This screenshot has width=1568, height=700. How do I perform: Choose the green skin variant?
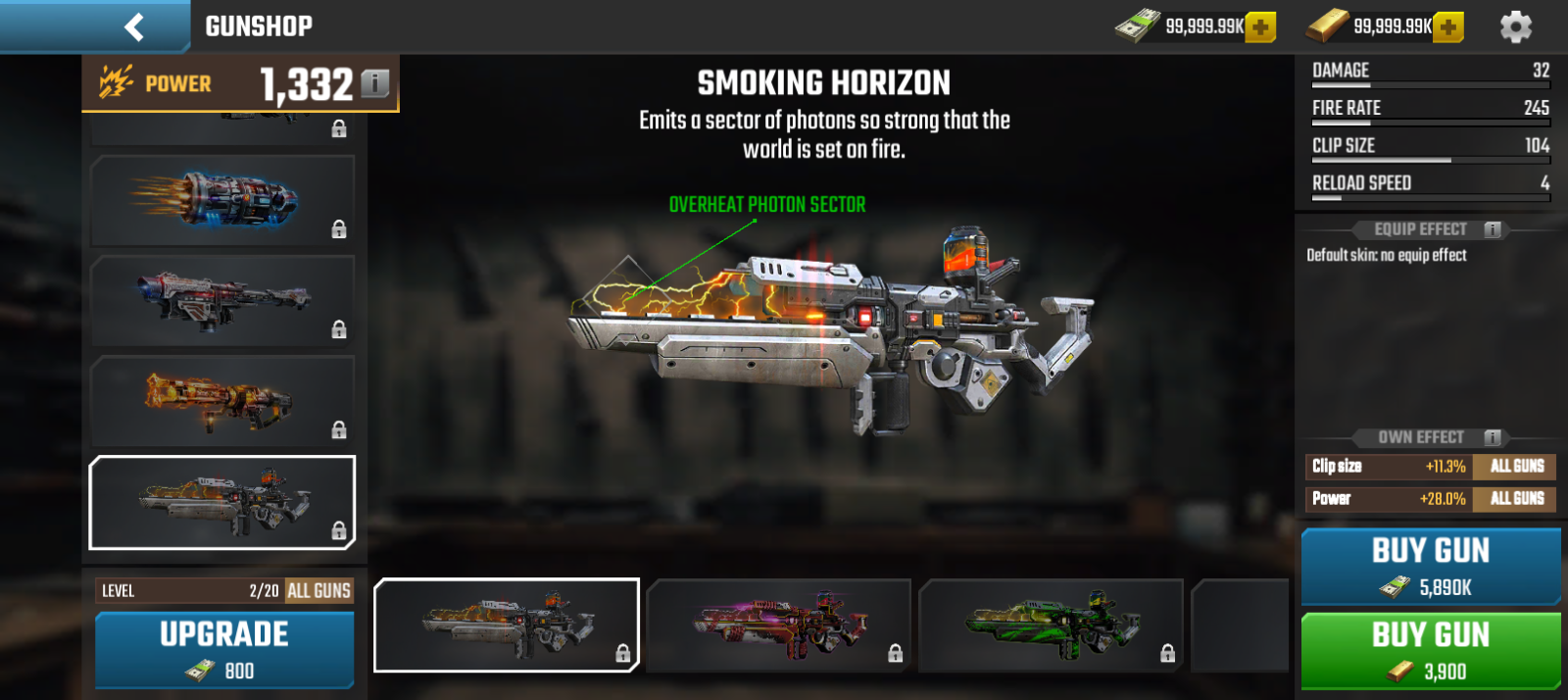pos(1051,625)
